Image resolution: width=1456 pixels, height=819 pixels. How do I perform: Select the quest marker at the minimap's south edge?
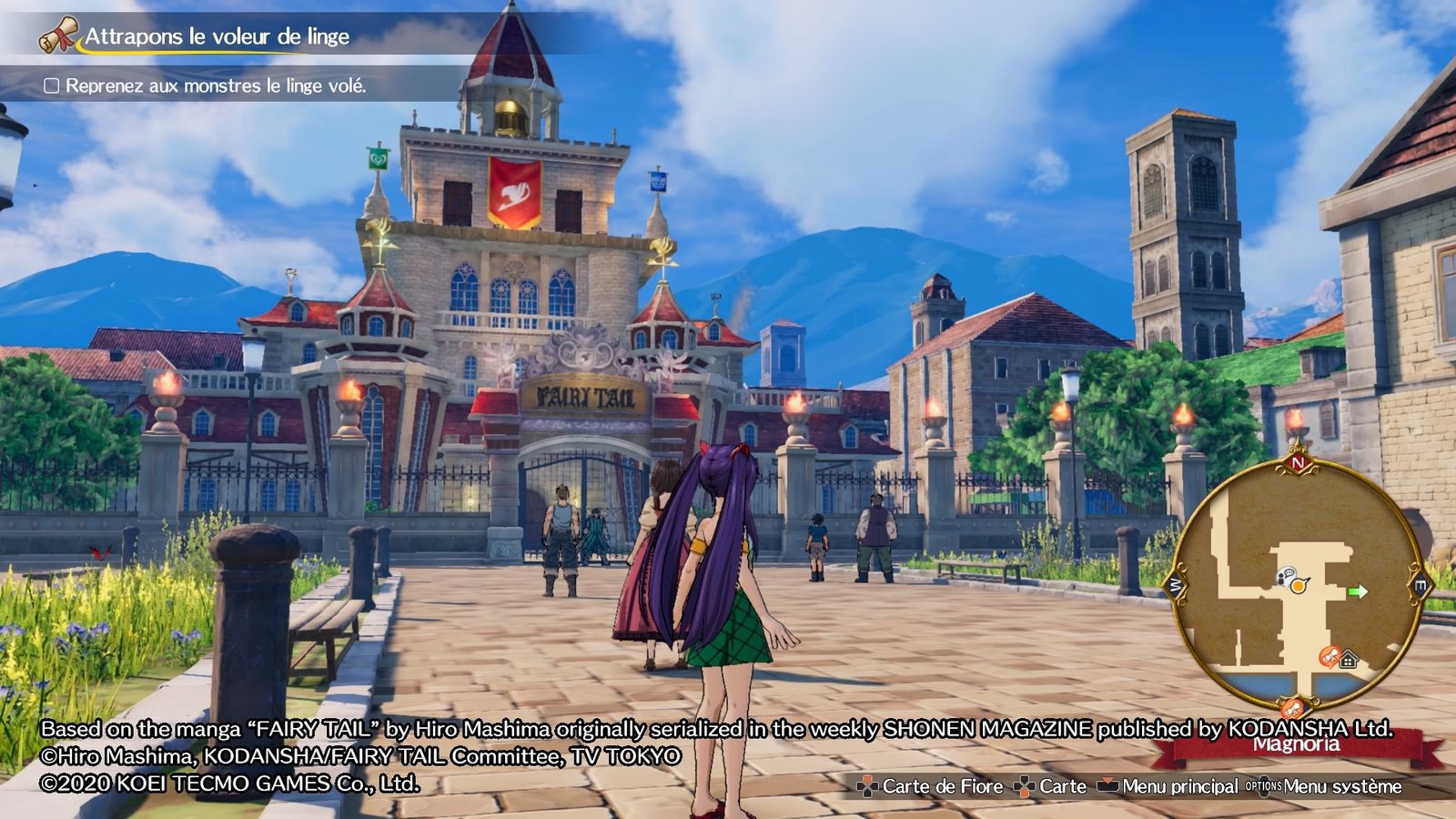(1292, 707)
